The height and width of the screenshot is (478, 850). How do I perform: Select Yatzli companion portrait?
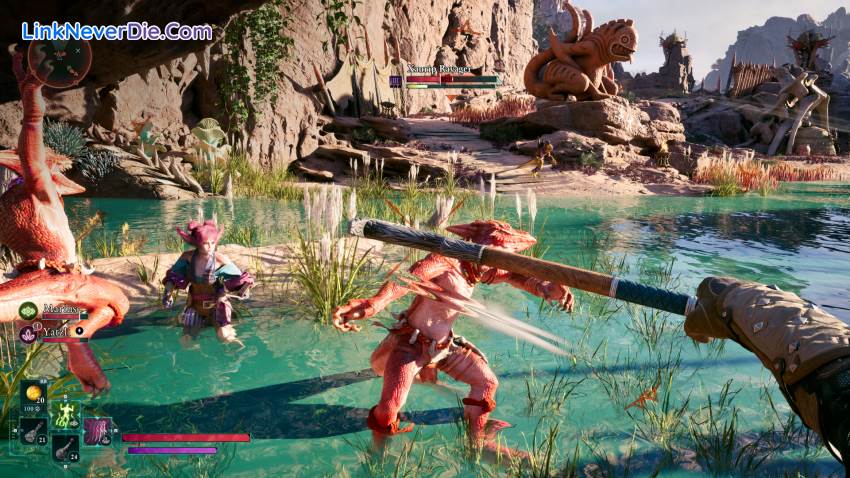pyautogui.click(x=28, y=334)
